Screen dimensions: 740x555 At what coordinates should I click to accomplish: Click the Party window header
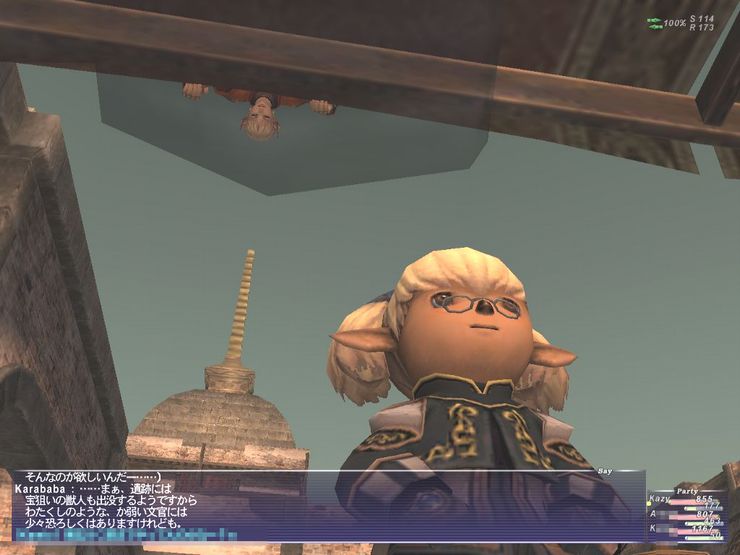click(685, 490)
